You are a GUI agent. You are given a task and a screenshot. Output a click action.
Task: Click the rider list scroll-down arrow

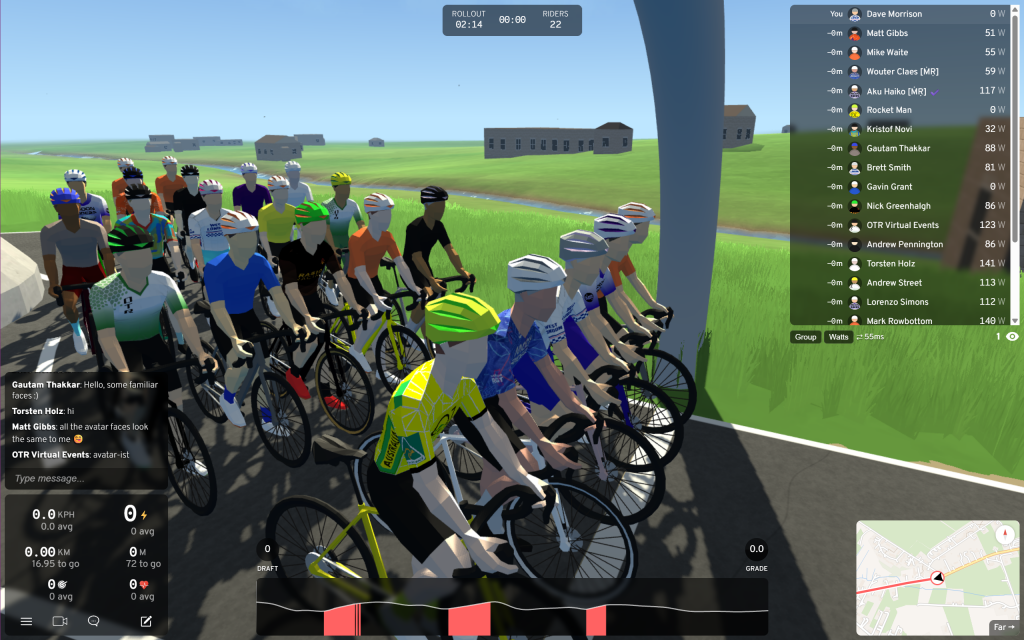1015,320
